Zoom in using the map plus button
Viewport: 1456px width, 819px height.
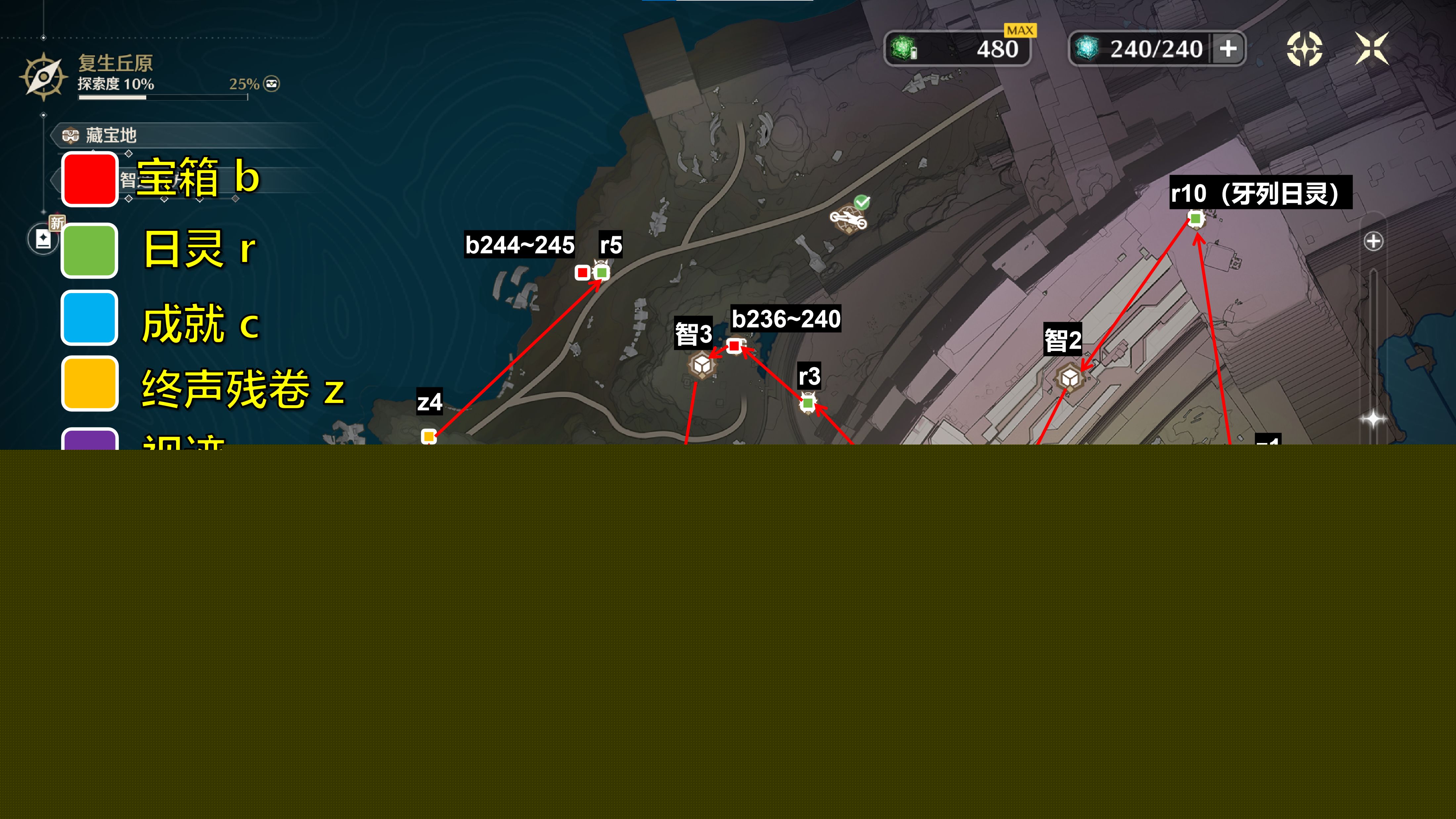coord(1373,241)
